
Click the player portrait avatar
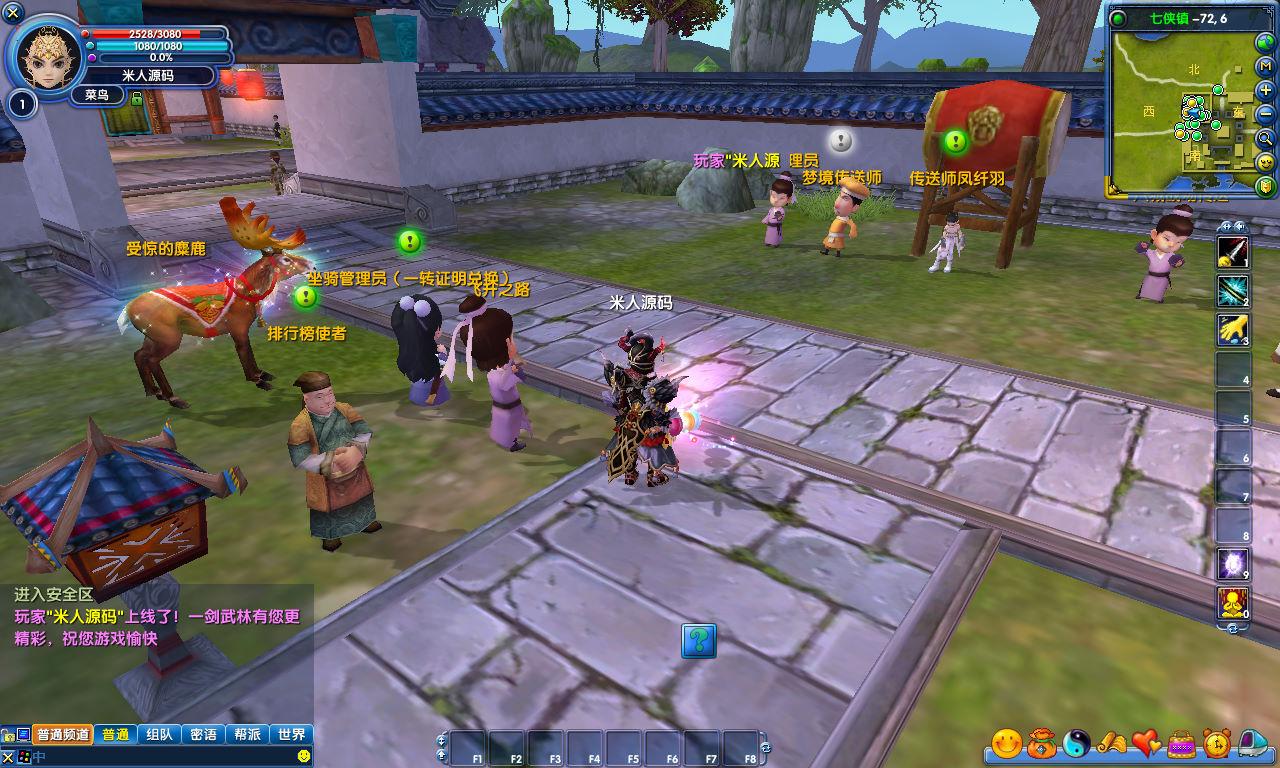pyautogui.click(x=45, y=55)
